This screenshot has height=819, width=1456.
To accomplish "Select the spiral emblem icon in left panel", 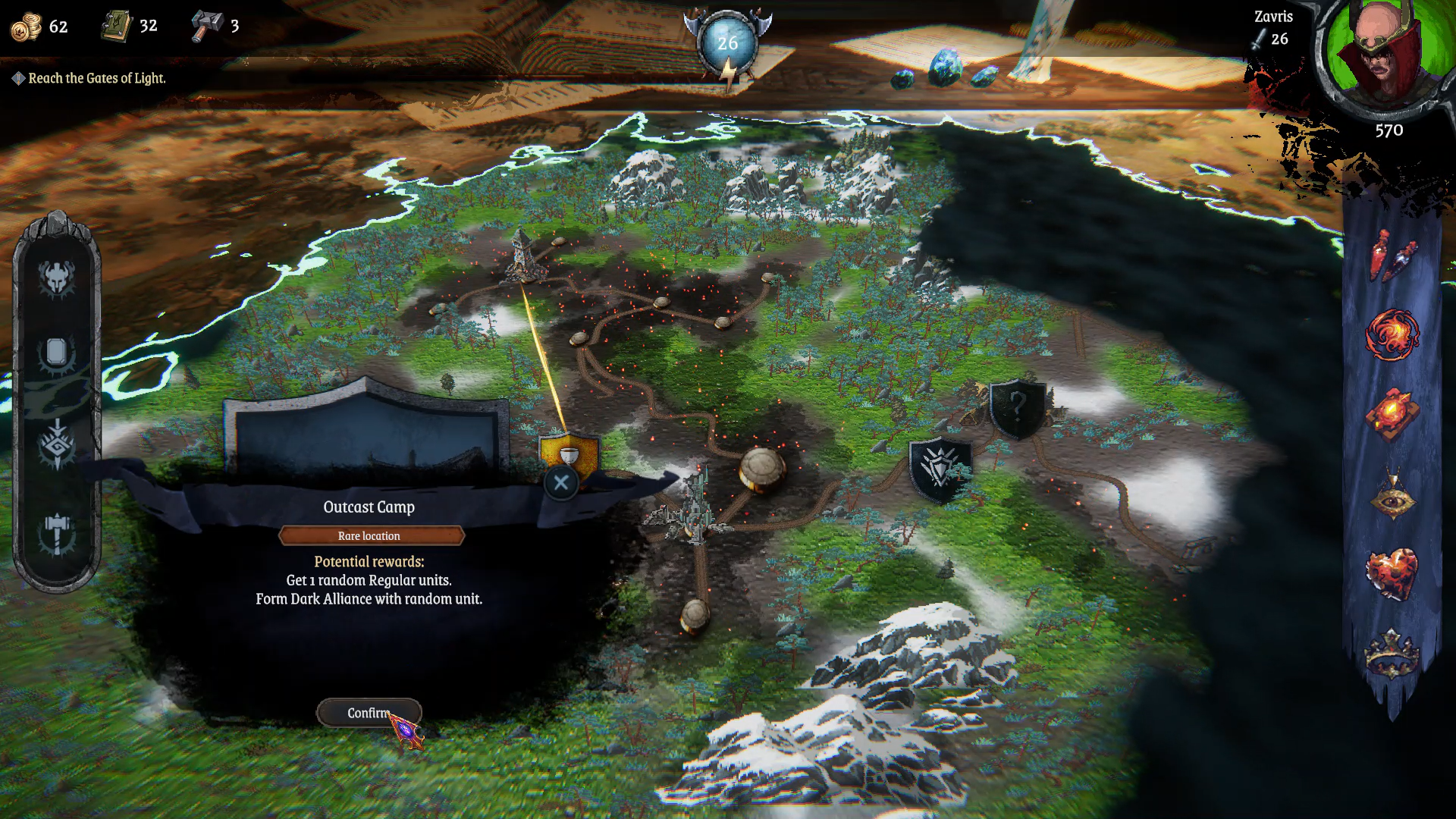I will 57,445.
